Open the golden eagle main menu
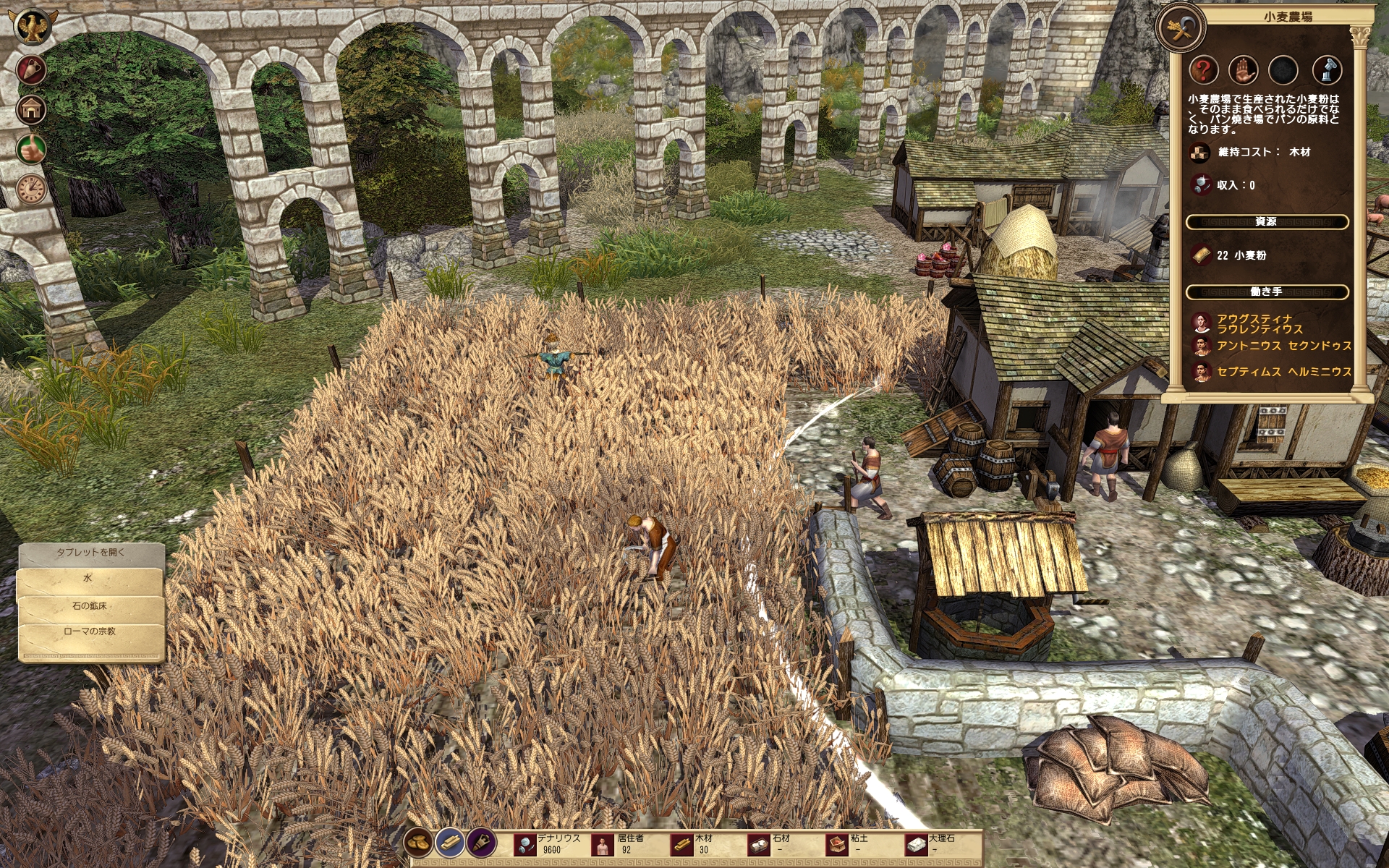The height and width of the screenshot is (868, 1389). [32, 27]
